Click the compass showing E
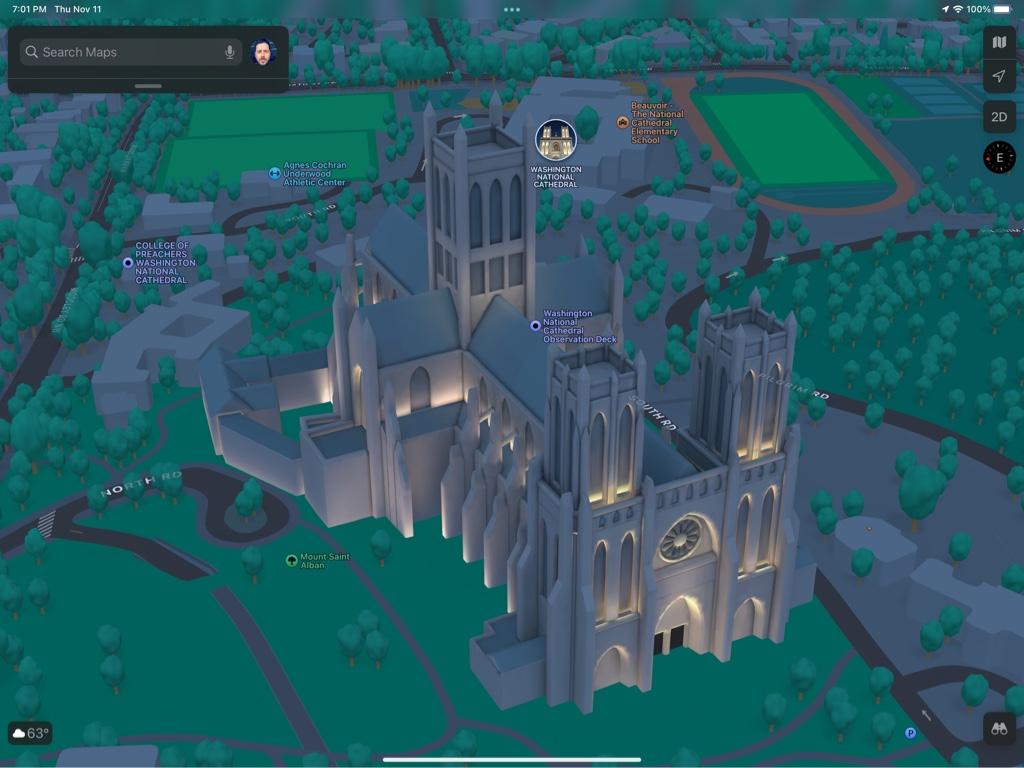The width and height of the screenshot is (1024, 768). click(999, 157)
